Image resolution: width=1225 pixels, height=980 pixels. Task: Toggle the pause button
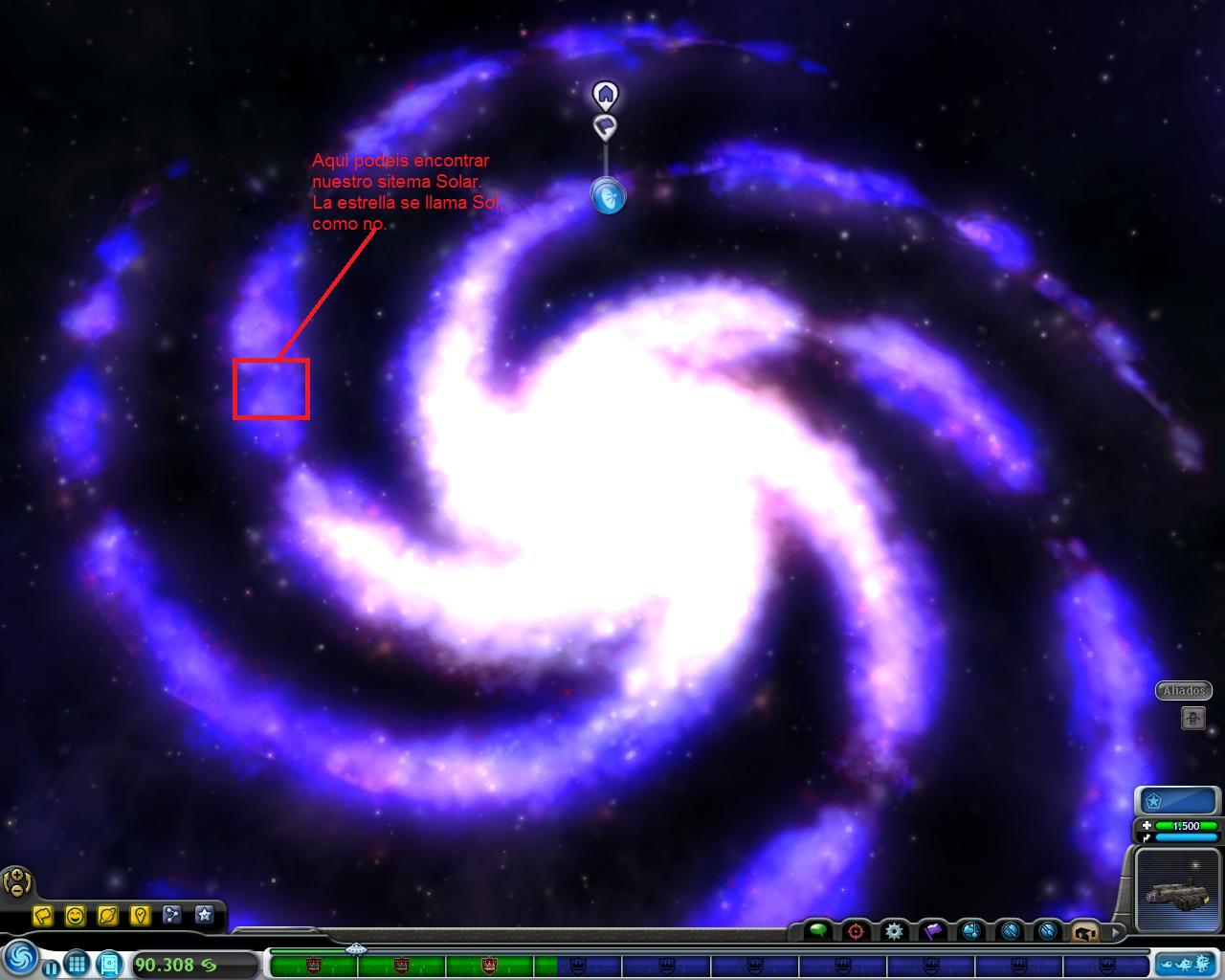(x=50, y=968)
